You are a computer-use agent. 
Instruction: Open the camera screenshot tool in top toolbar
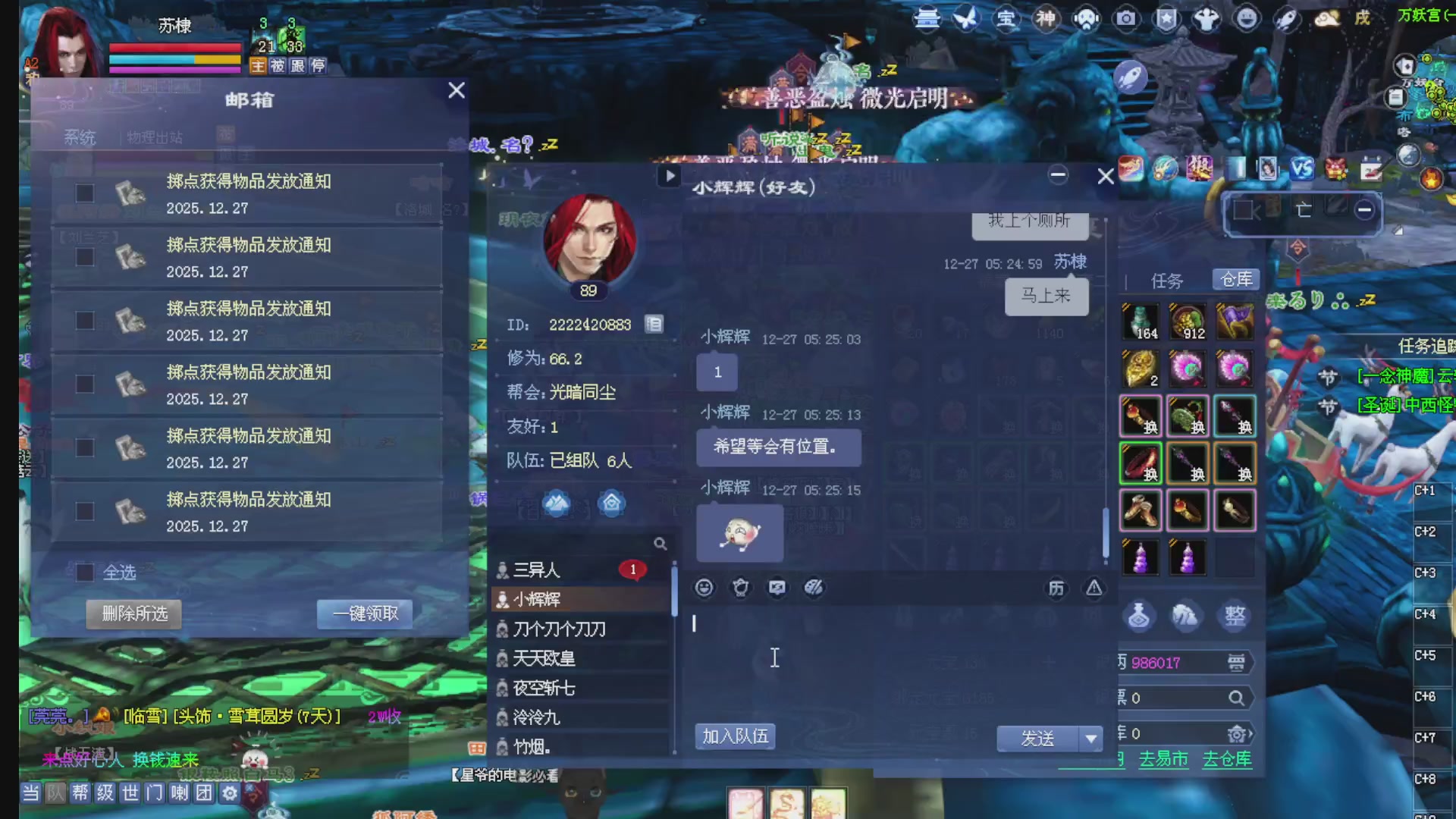pos(1125,20)
